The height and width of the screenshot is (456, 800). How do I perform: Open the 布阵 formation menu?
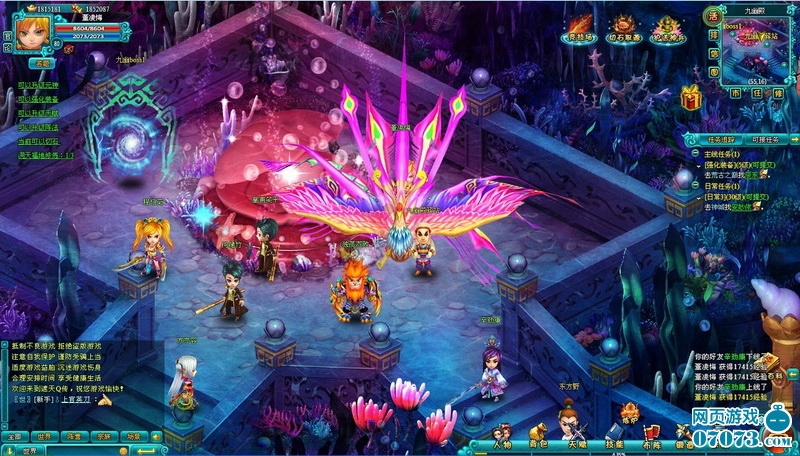652,442
